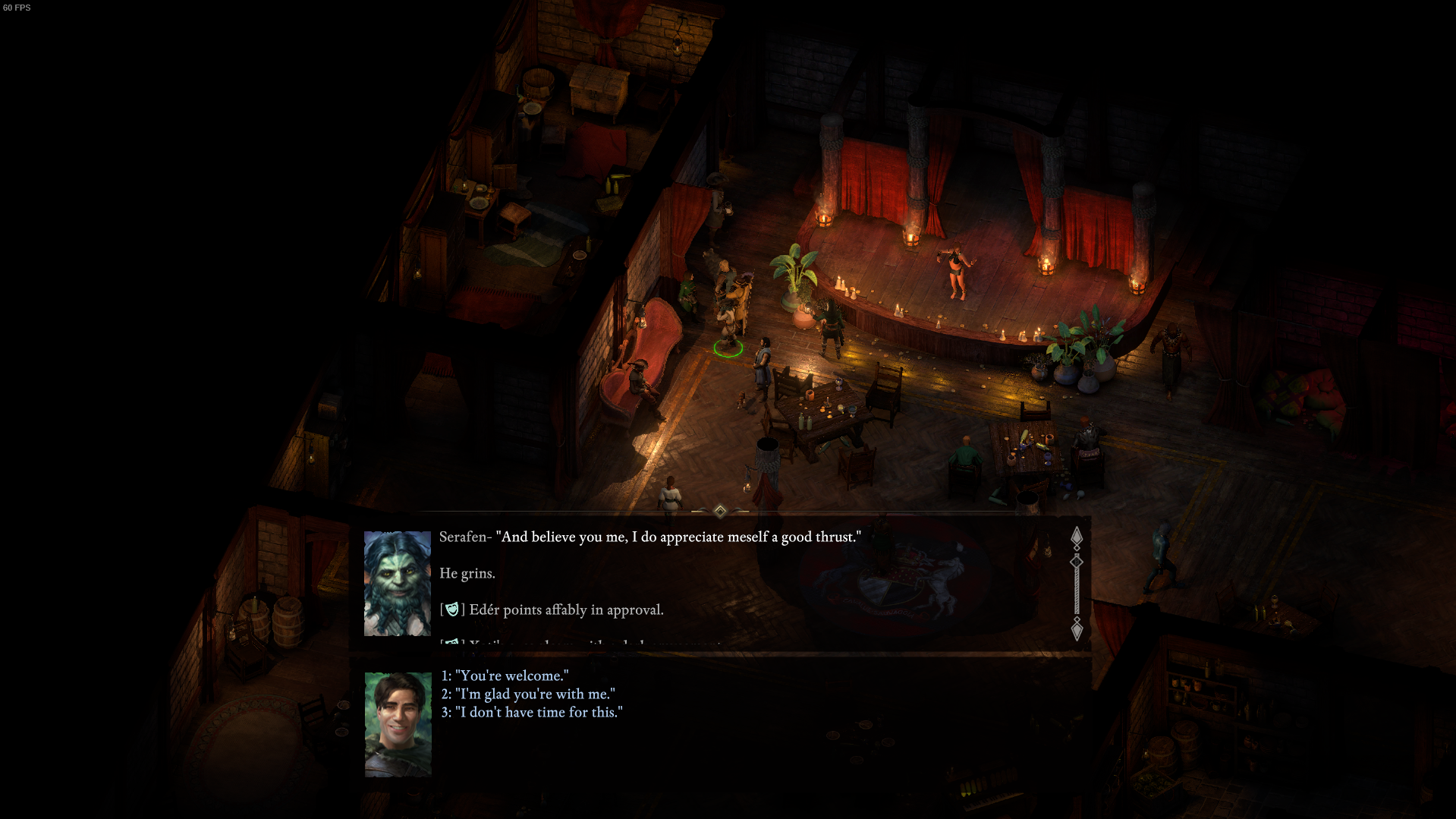
Task: Click the dialogue scroll-up arrow
Action: 1076,537
